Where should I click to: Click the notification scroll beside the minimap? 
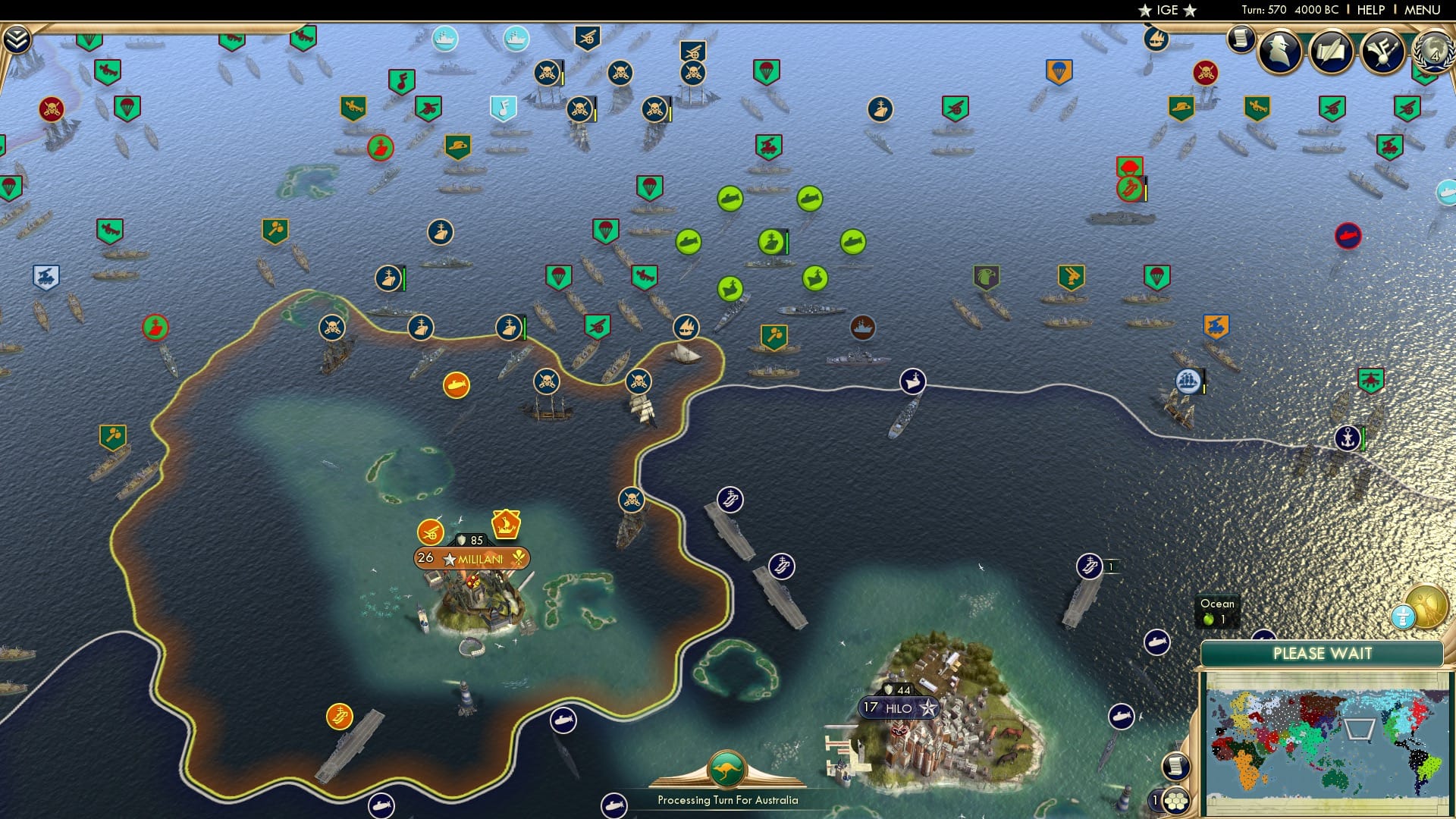(x=1176, y=765)
